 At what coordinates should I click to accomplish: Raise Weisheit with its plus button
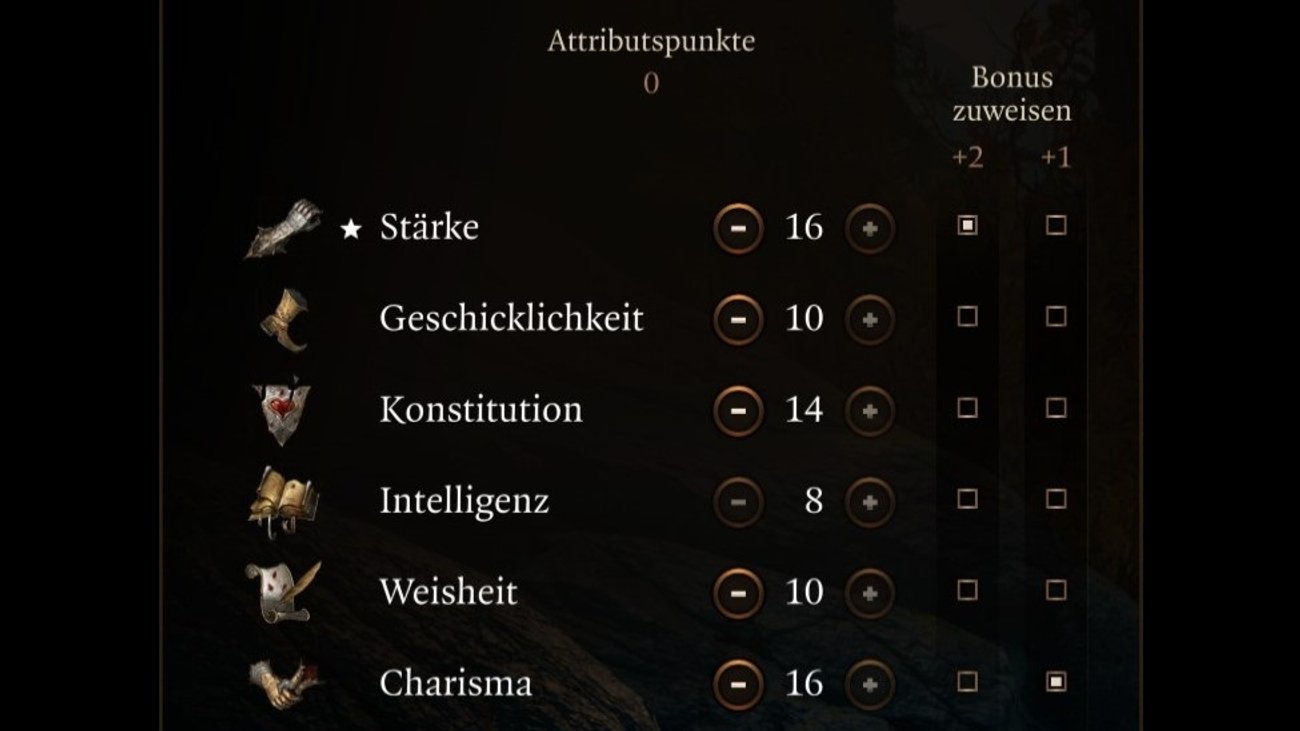point(870,592)
